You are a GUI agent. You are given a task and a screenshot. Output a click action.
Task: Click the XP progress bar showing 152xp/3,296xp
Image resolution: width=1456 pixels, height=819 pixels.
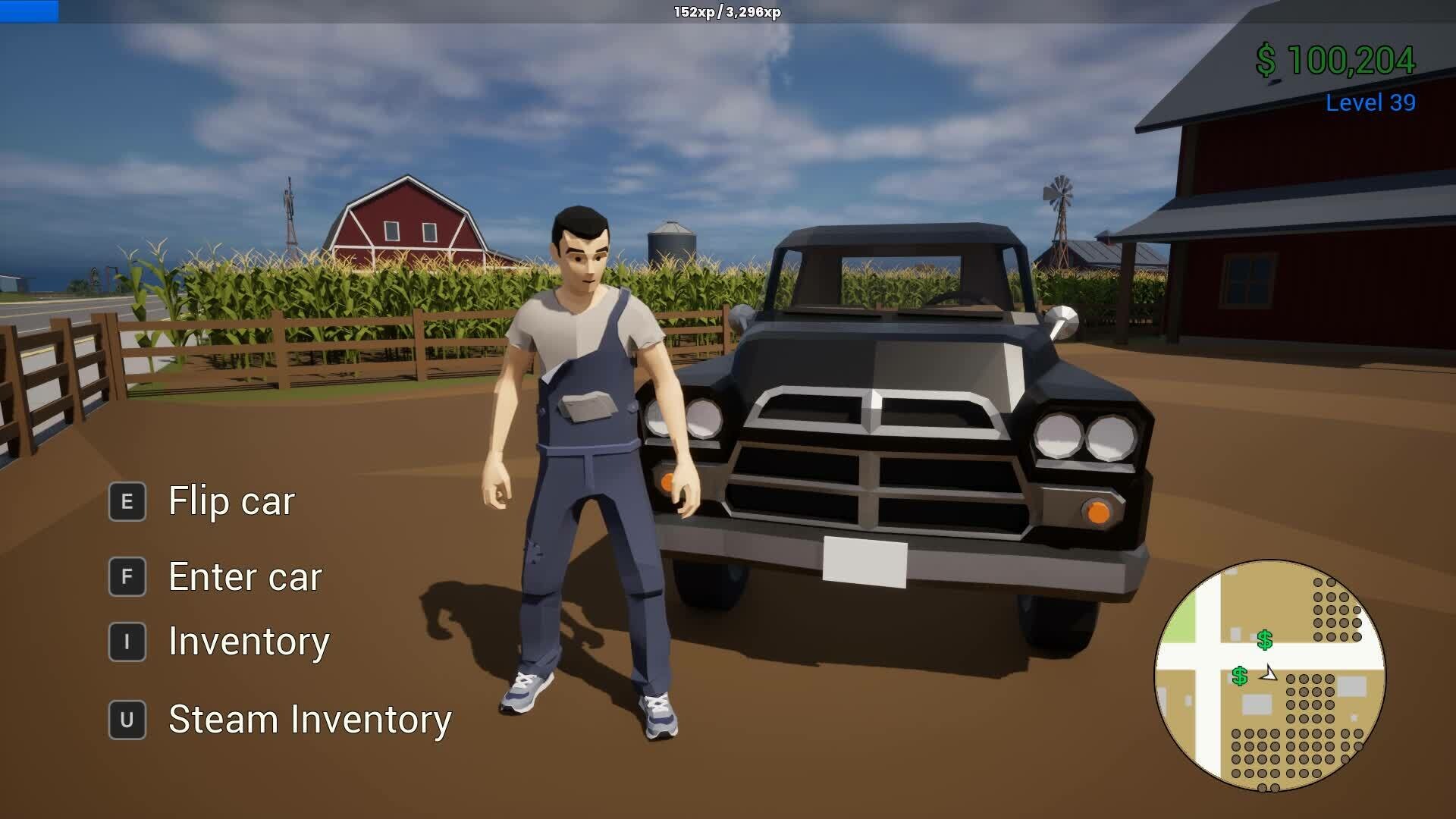pos(728,12)
